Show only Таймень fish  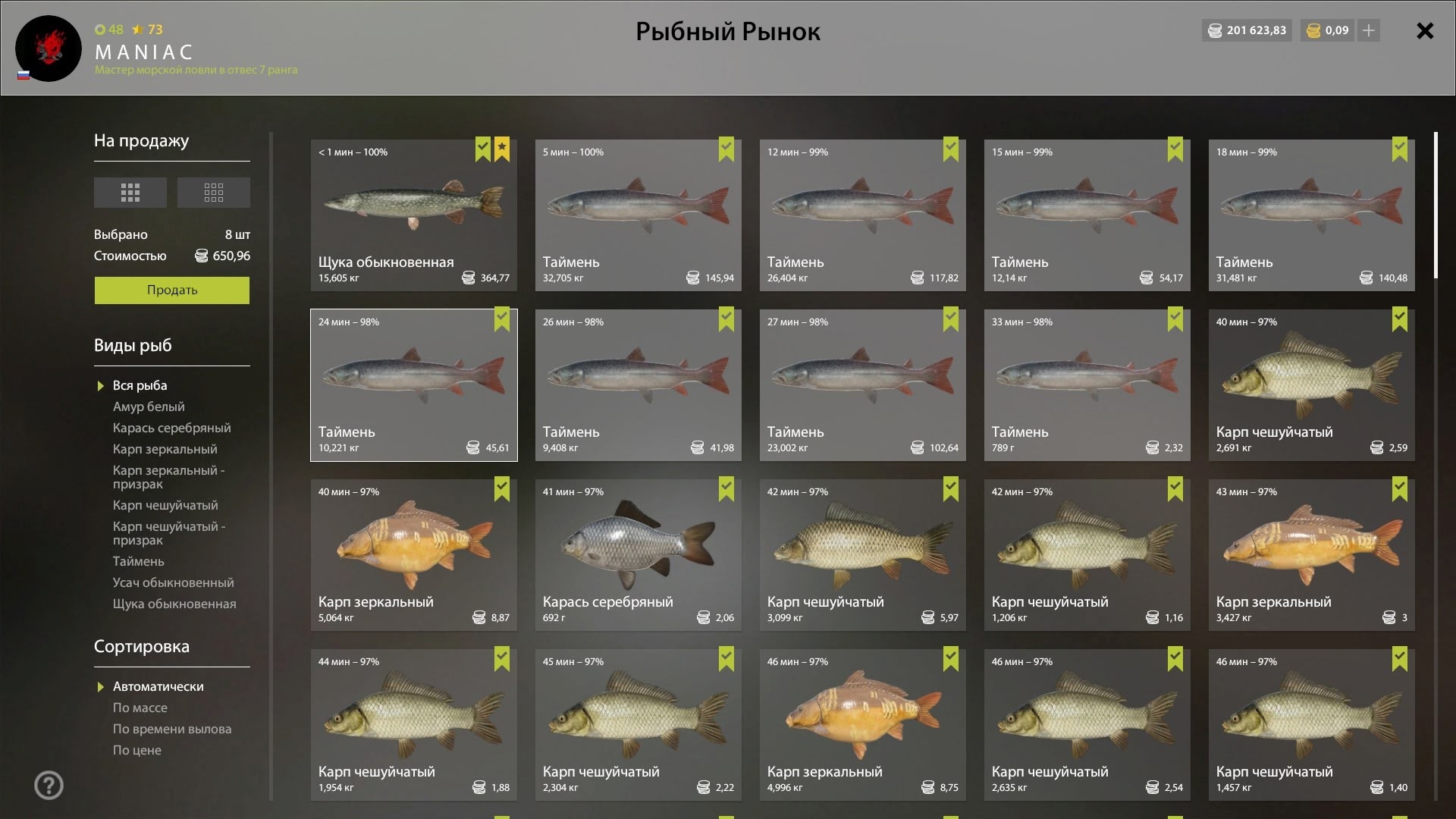pos(138,561)
